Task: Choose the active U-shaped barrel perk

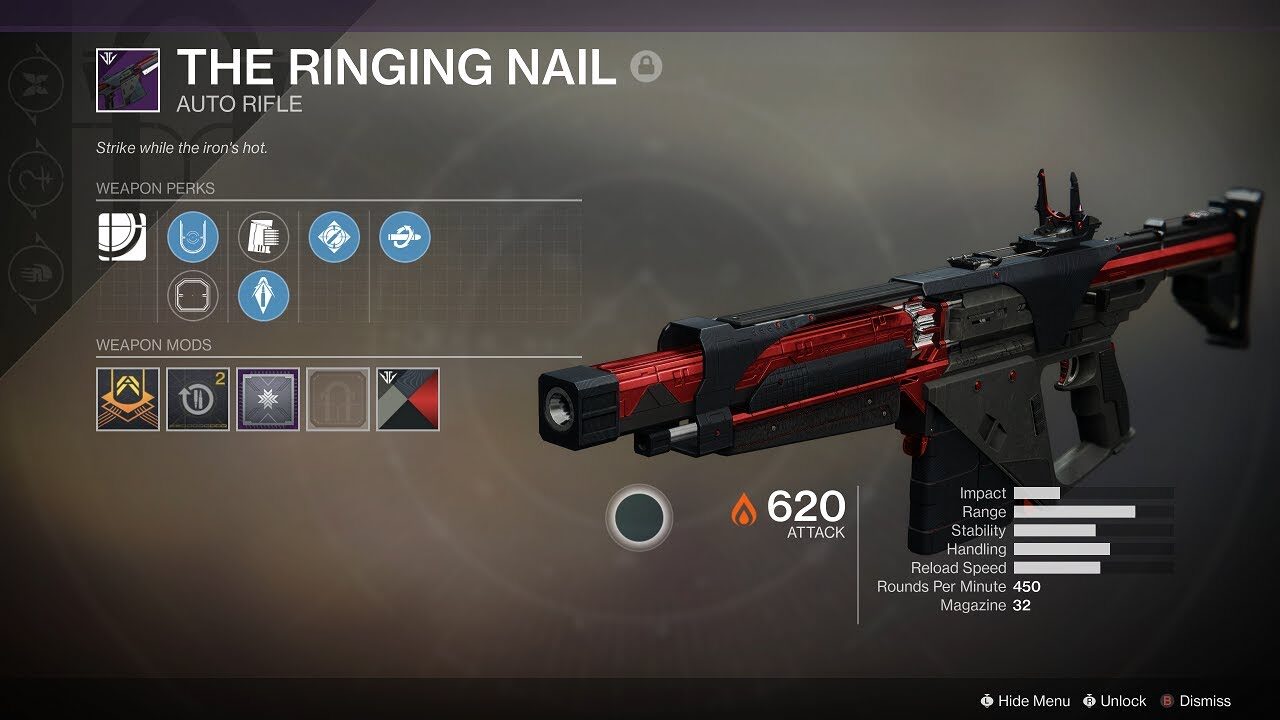Action: (x=193, y=237)
